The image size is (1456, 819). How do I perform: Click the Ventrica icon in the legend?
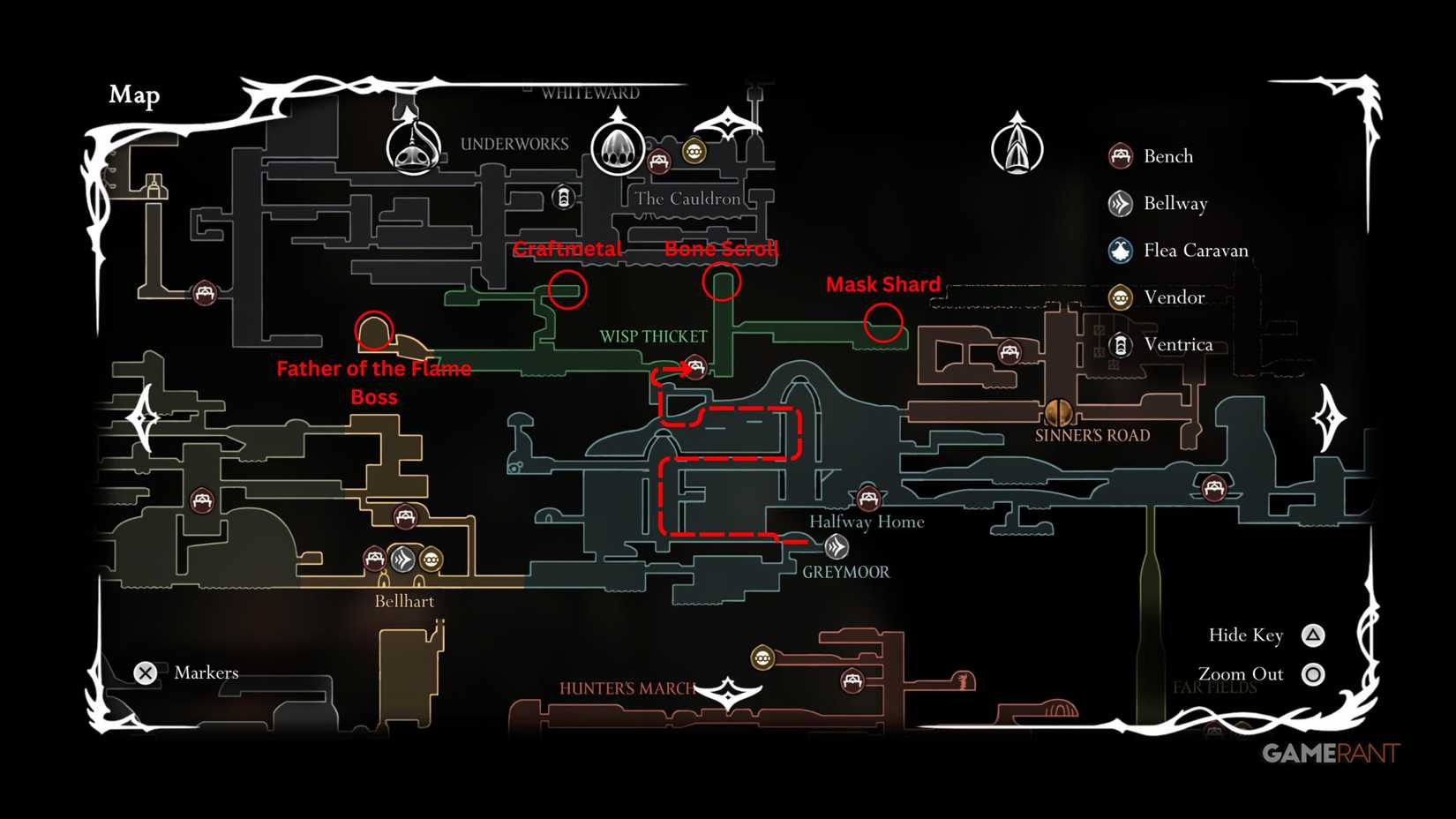(1122, 345)
